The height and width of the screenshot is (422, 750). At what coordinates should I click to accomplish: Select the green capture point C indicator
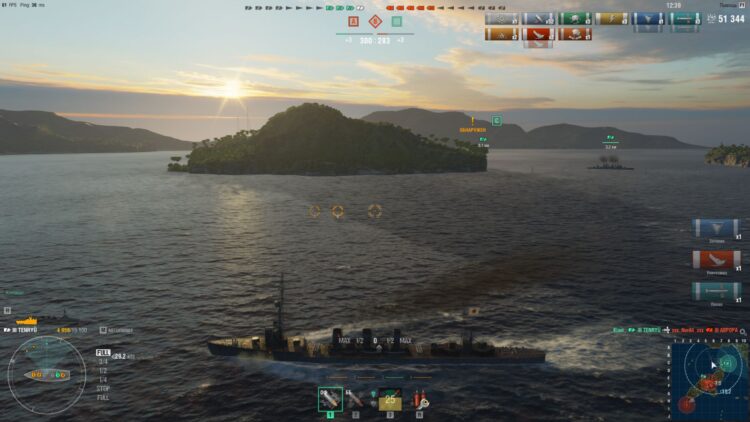coord(397,21)
